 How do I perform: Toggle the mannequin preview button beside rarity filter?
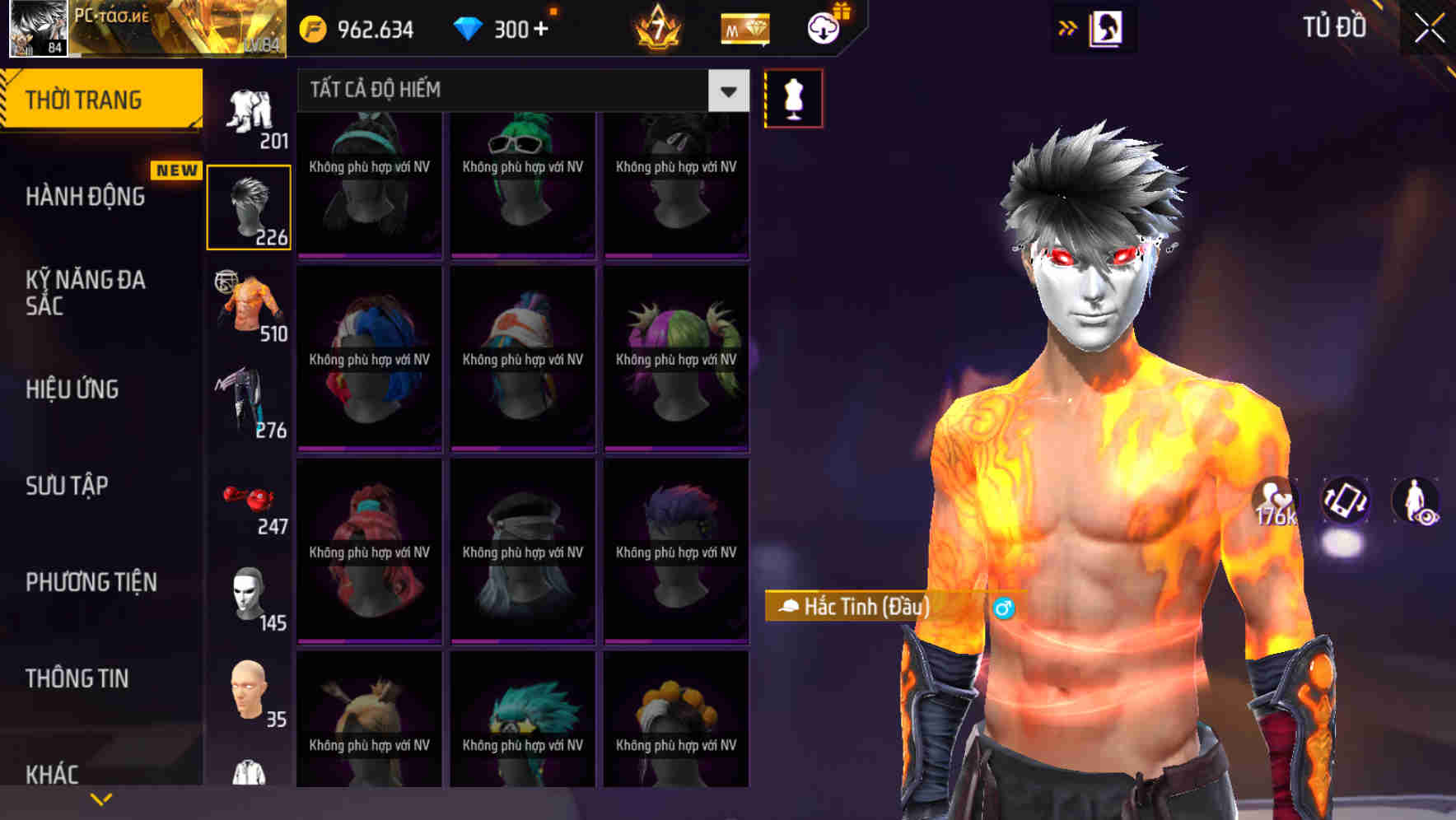coord(793,97)
